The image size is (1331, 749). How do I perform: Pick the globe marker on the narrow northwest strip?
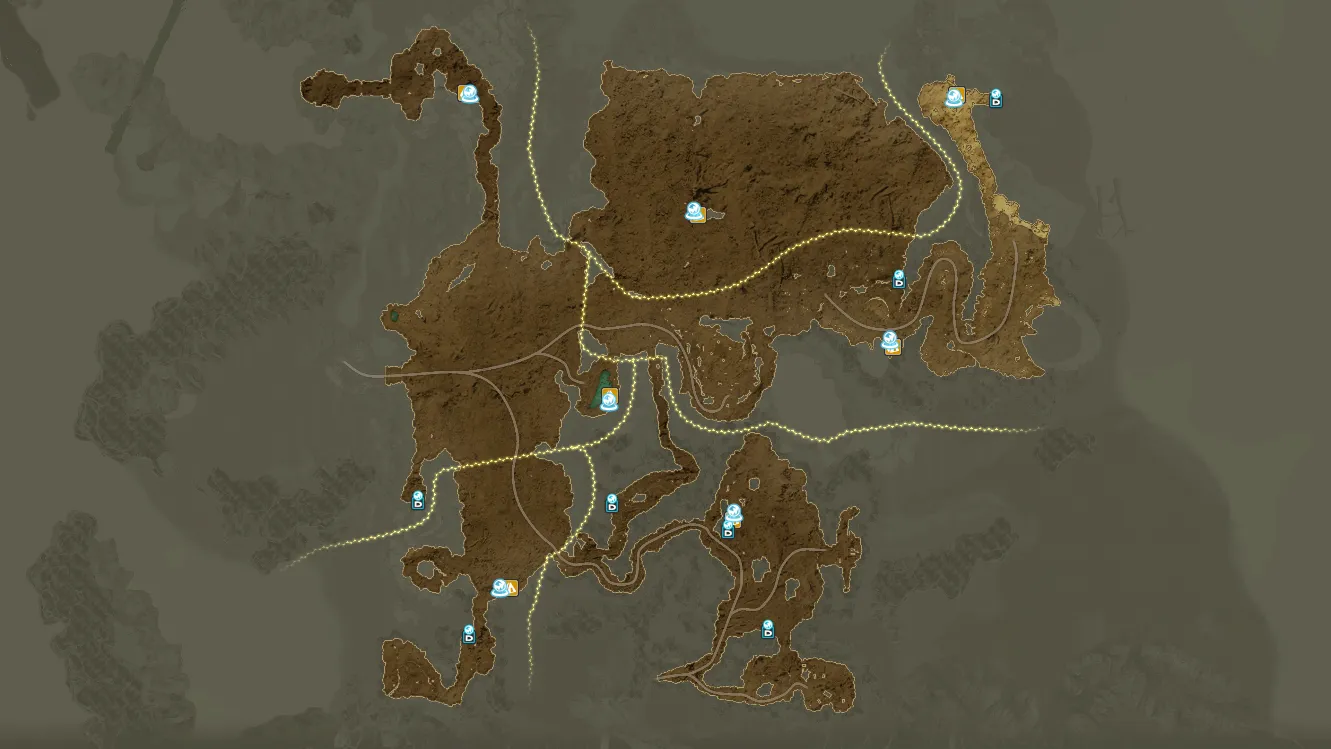pyautogui.click(x=467, y=92)
